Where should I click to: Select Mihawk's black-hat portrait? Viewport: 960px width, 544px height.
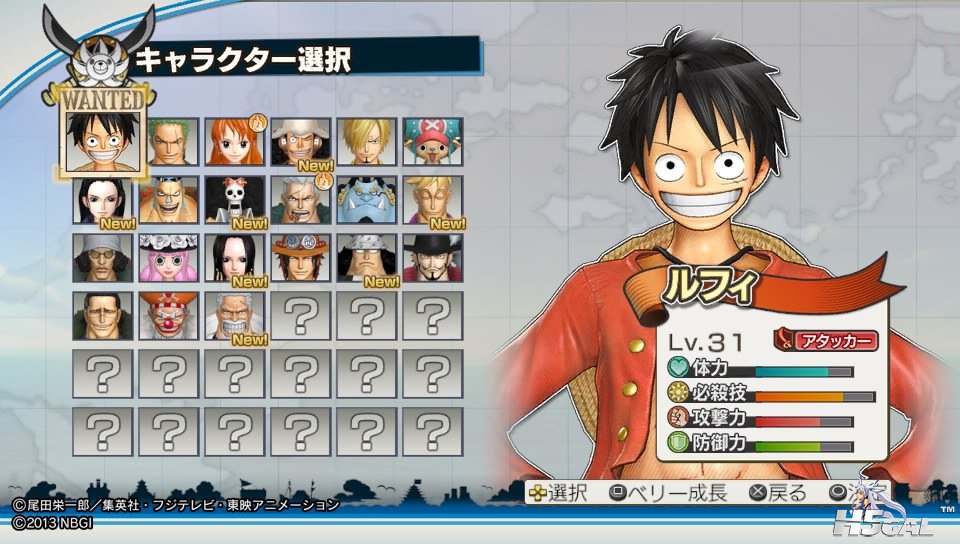433,258
